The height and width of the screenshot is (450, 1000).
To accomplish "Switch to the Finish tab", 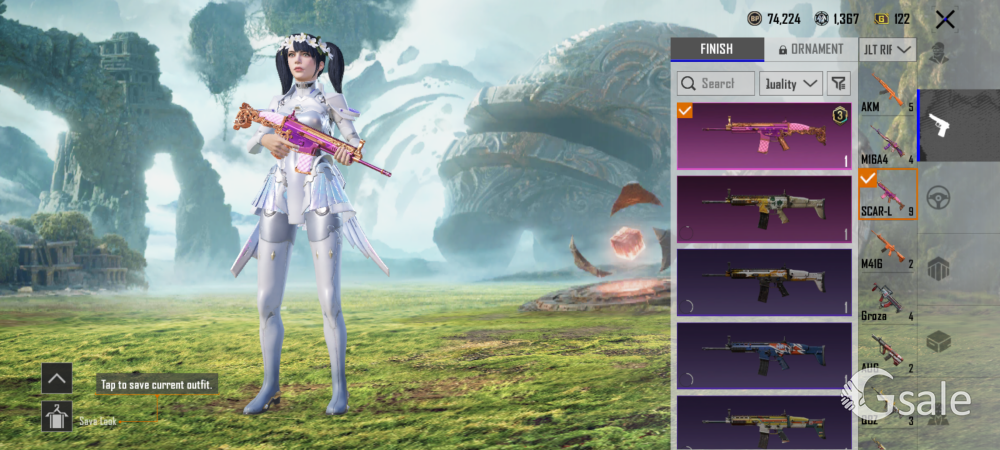I will click(716, 49).
